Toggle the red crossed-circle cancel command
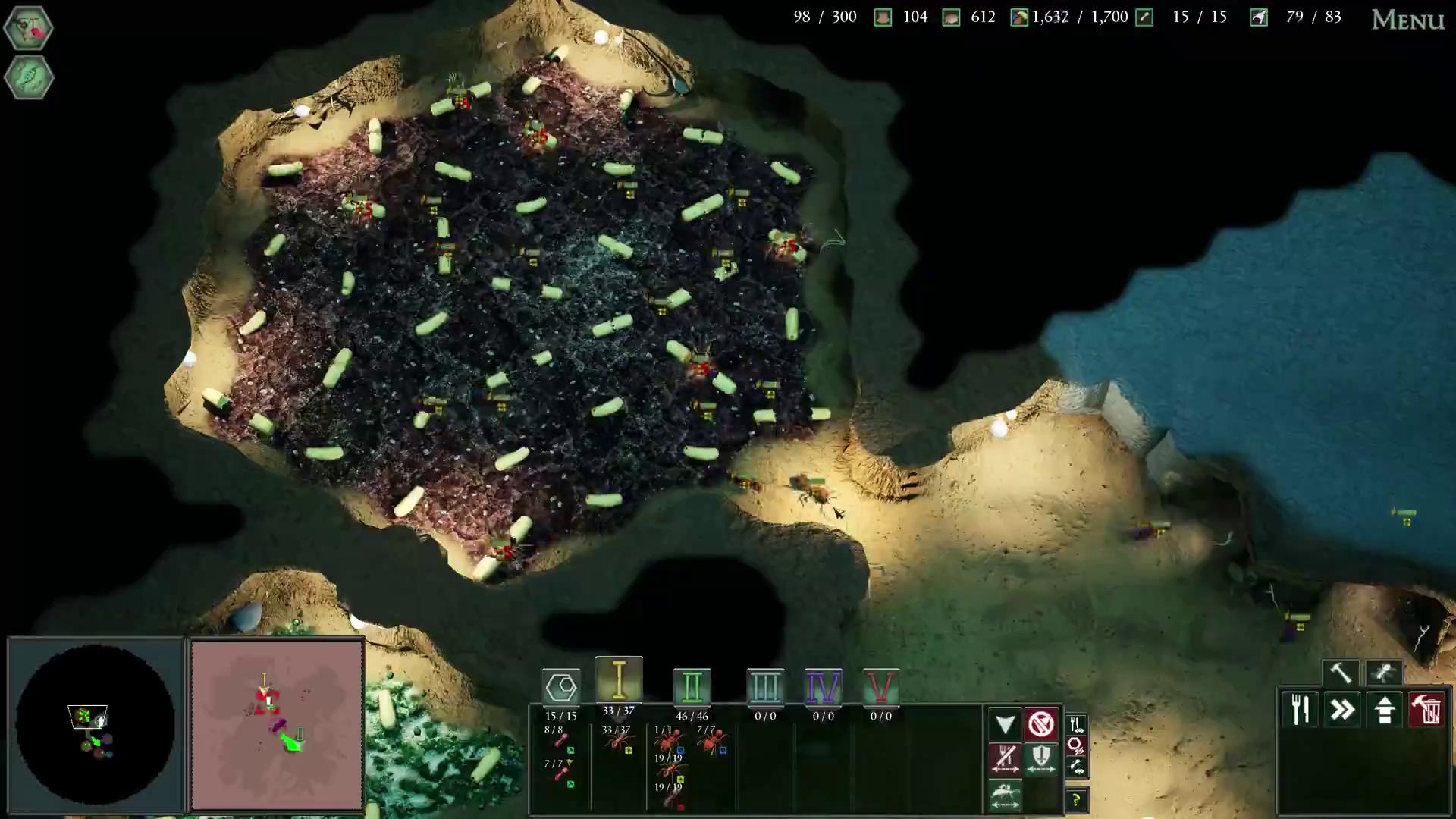Viewport: 1456px width, 819px height. [1041, 724]
